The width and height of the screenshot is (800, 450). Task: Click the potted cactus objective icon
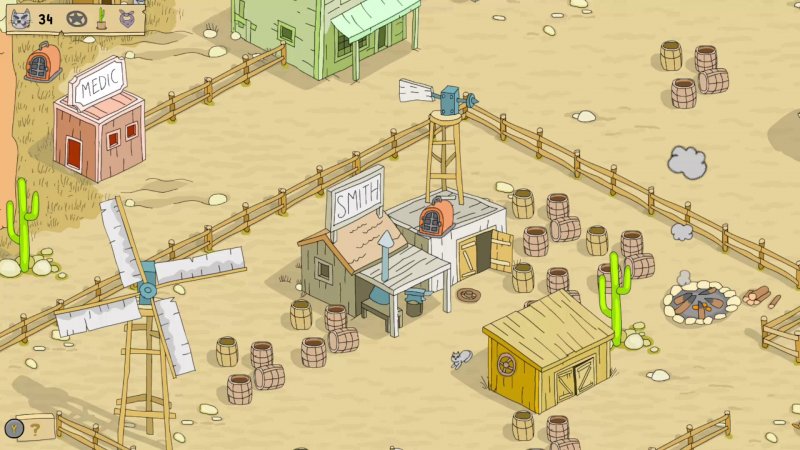coord(101,18)
